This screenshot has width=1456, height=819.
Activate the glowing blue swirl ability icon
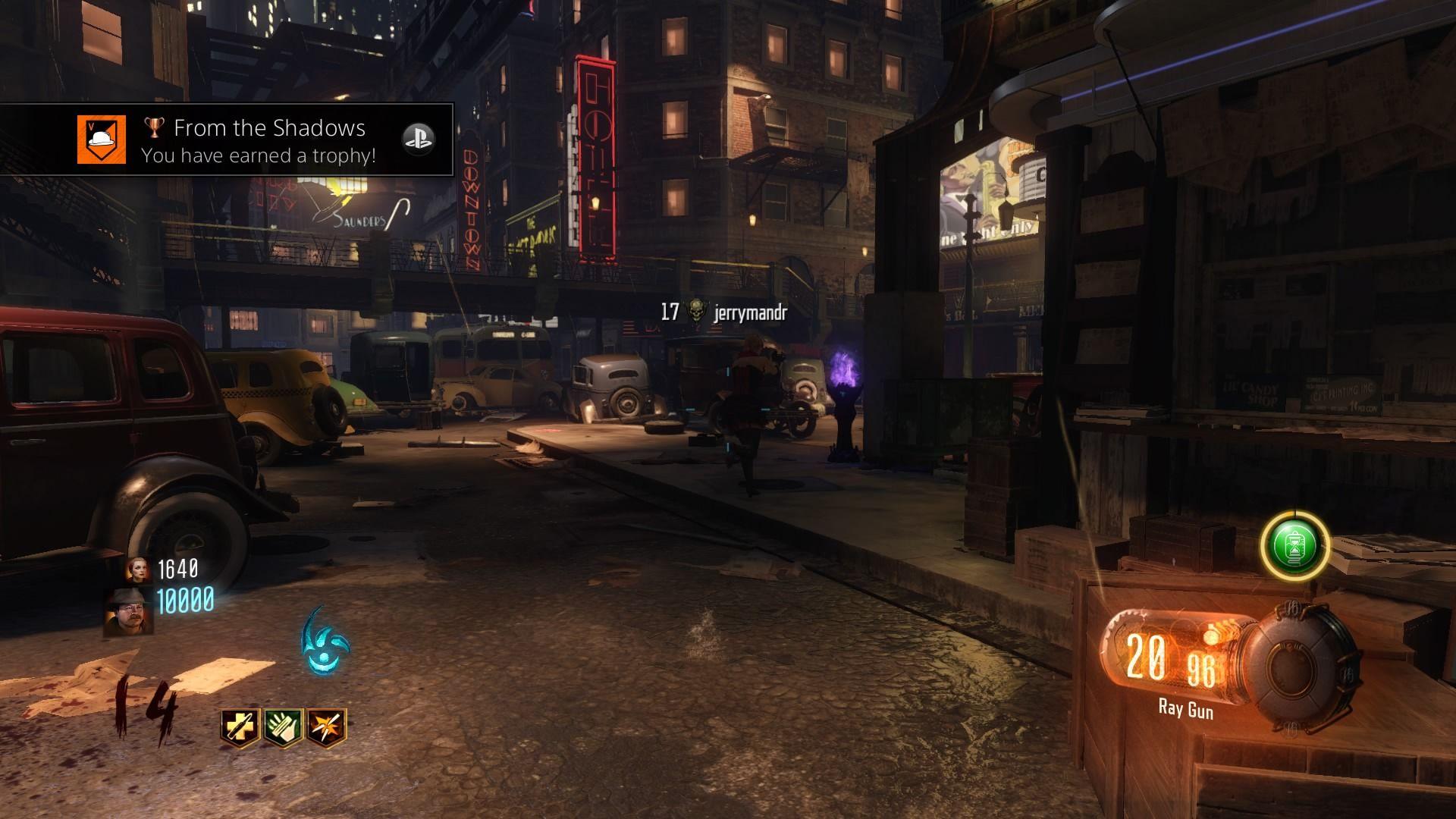click(325, 642)
